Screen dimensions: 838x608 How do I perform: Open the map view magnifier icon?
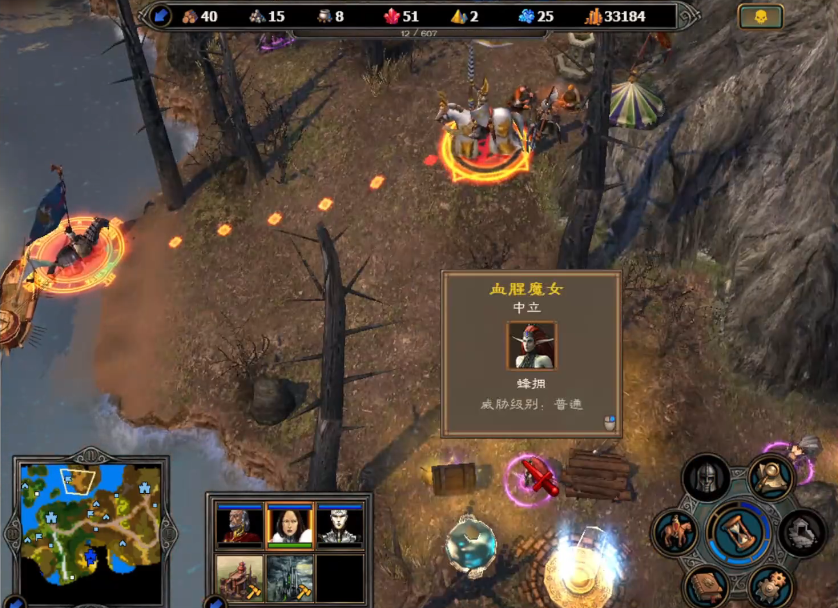(771, 478)
